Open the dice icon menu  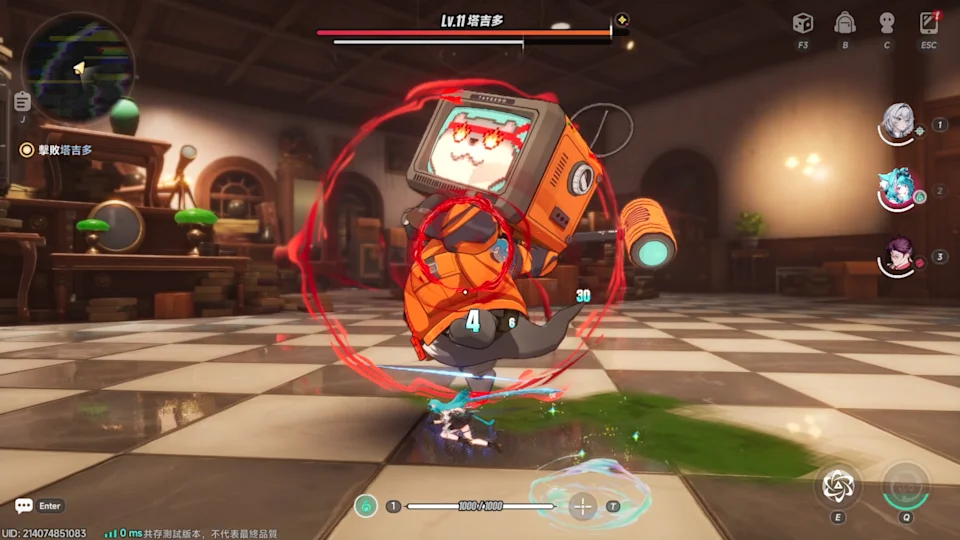click(x=803, y=23)
